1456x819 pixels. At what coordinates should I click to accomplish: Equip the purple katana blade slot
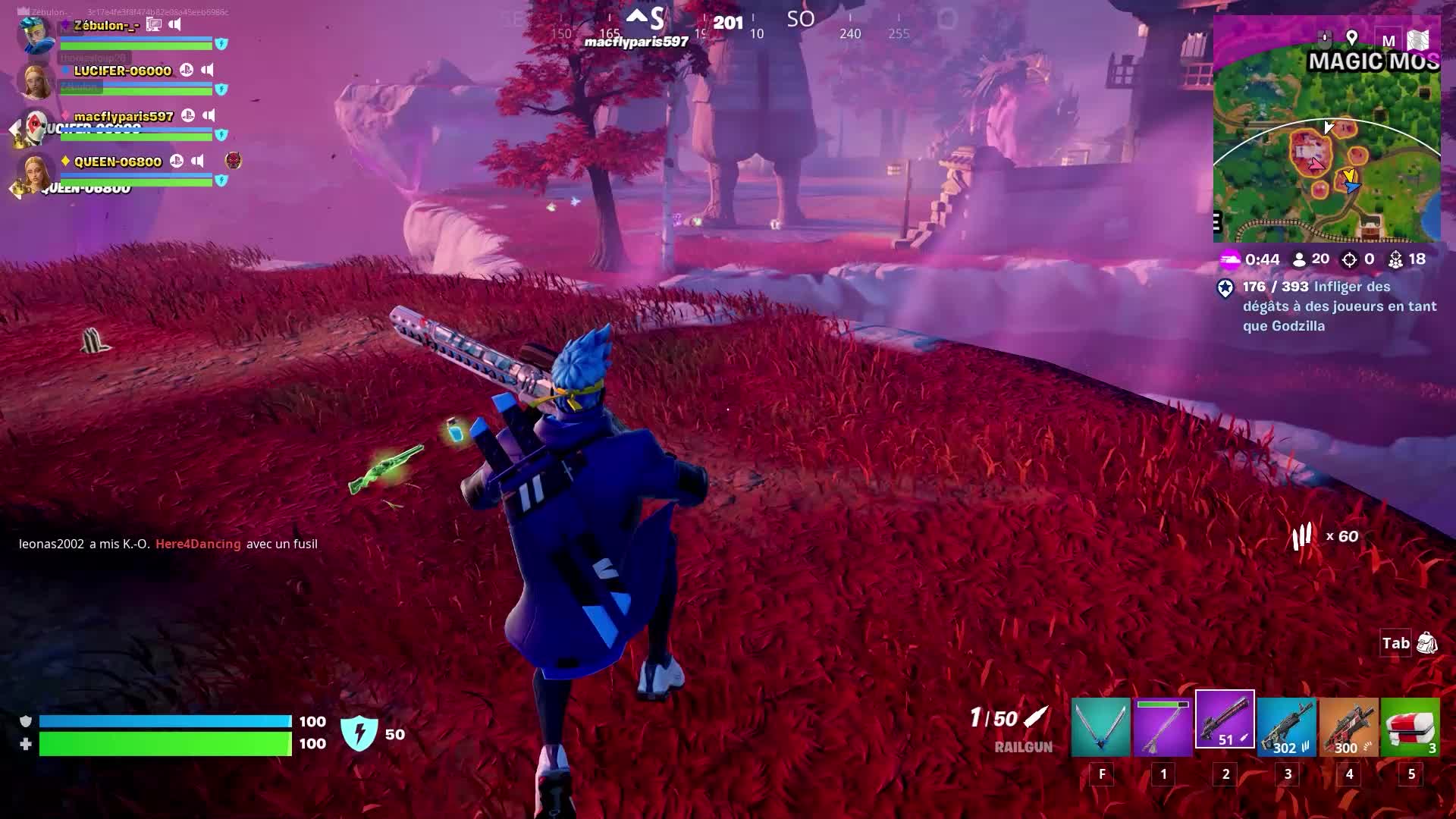[1163, 727]
